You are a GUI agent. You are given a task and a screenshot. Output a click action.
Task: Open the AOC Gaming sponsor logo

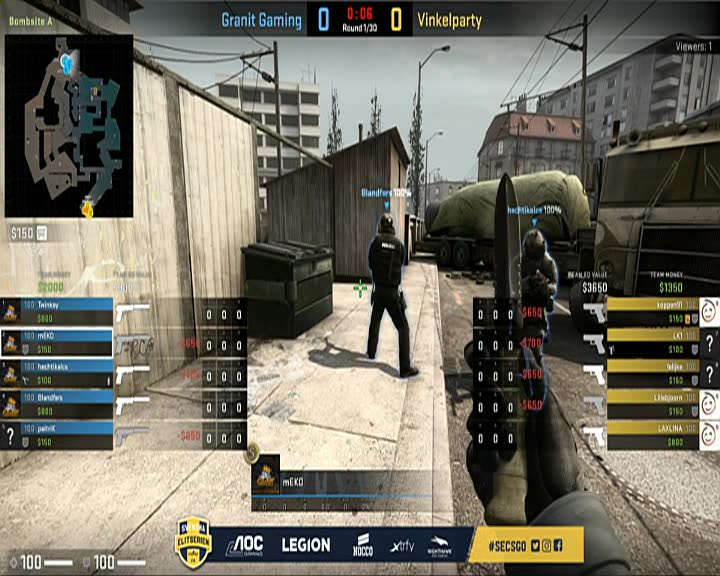point(244,545)
